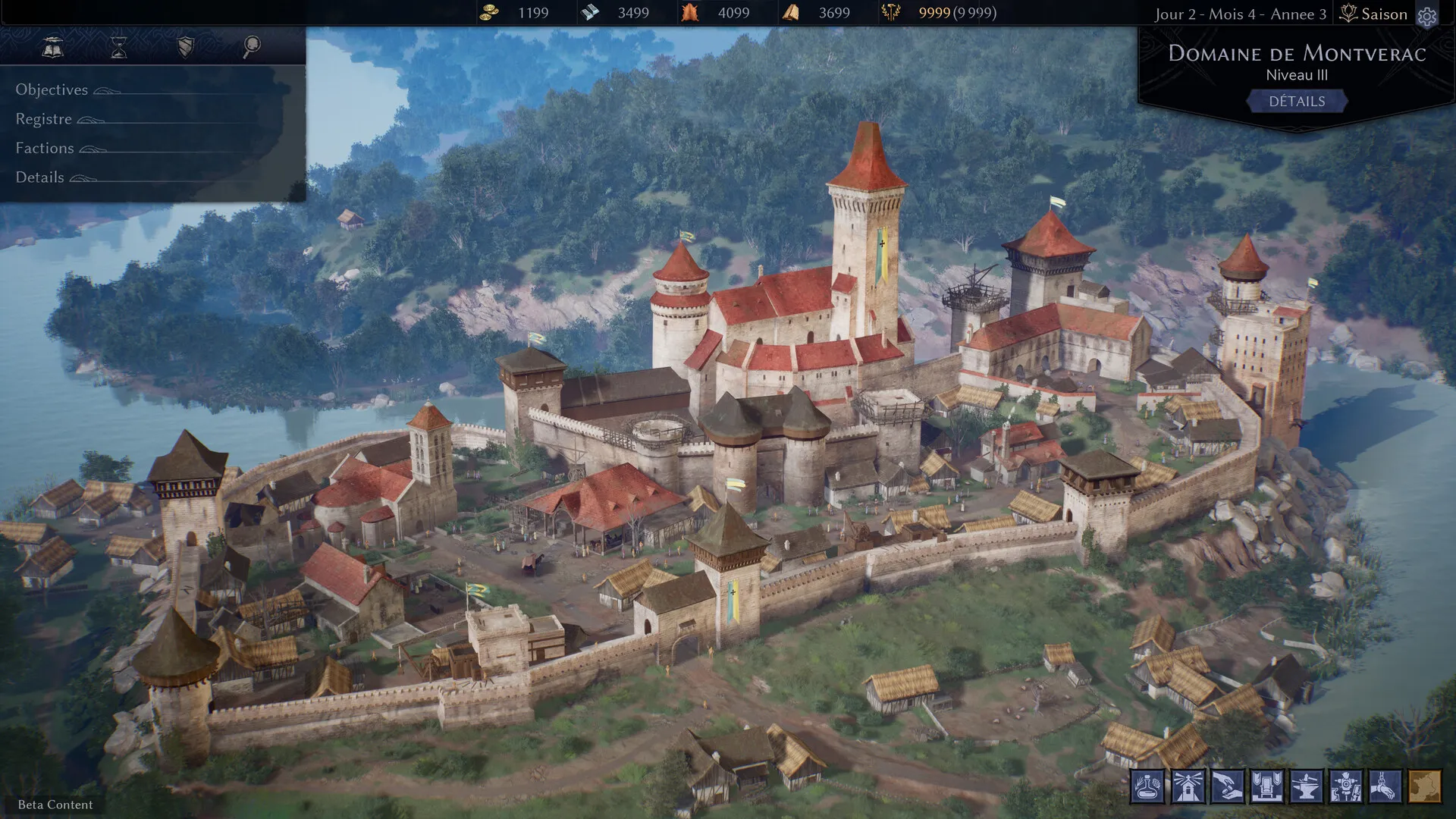The image size is (1456, 819).
Task: Choose the Details entry in the left panel
Action: 40,177
